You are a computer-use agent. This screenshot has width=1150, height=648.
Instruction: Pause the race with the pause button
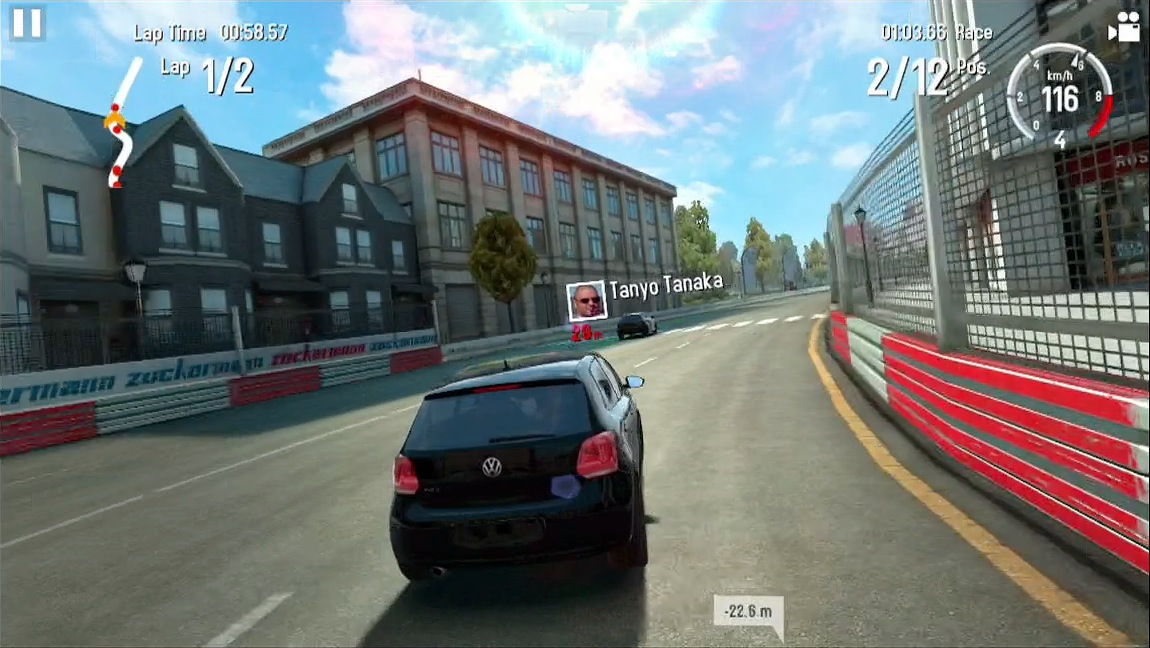coord(27,23)
